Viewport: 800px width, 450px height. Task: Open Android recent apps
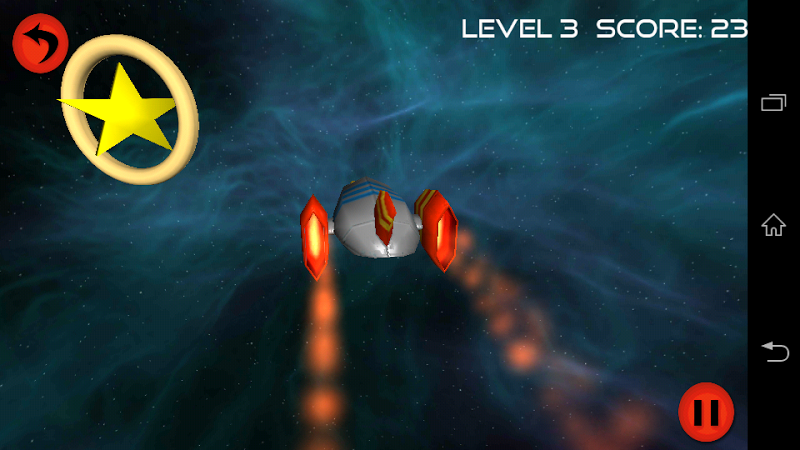[x=774, y=101]
